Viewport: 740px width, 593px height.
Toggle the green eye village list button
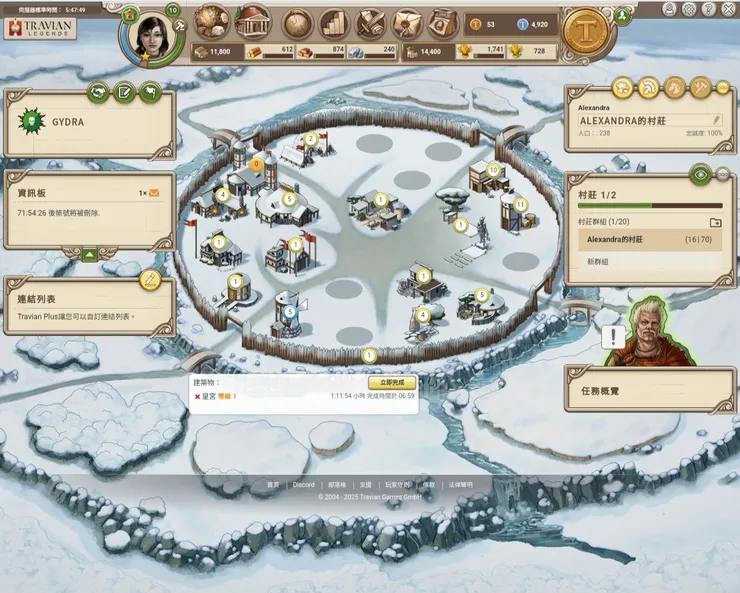(x=701, y=174)
